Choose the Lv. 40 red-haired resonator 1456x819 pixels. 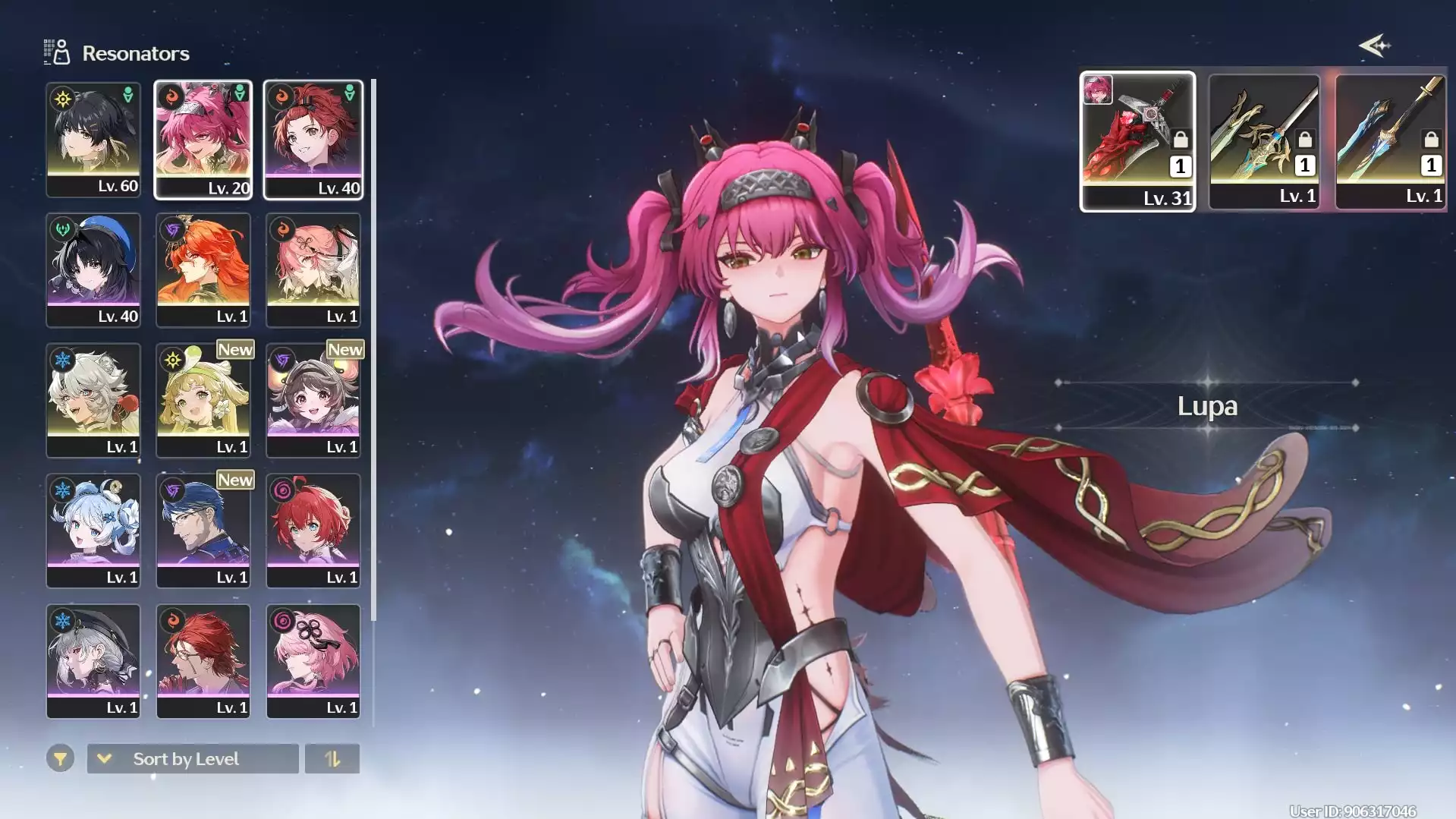(313, 140)
